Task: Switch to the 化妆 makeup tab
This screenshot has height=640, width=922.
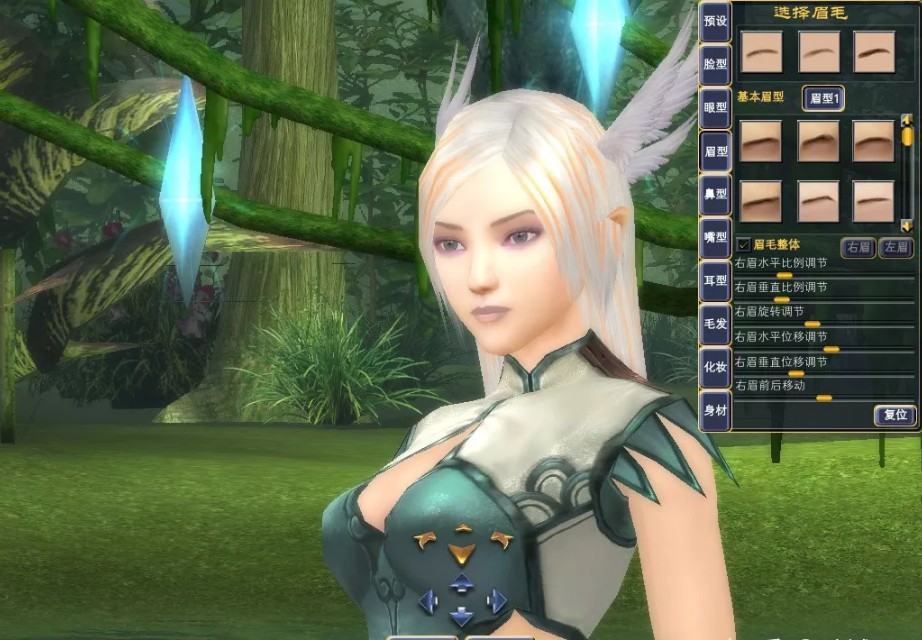Action: click(714, 367)
